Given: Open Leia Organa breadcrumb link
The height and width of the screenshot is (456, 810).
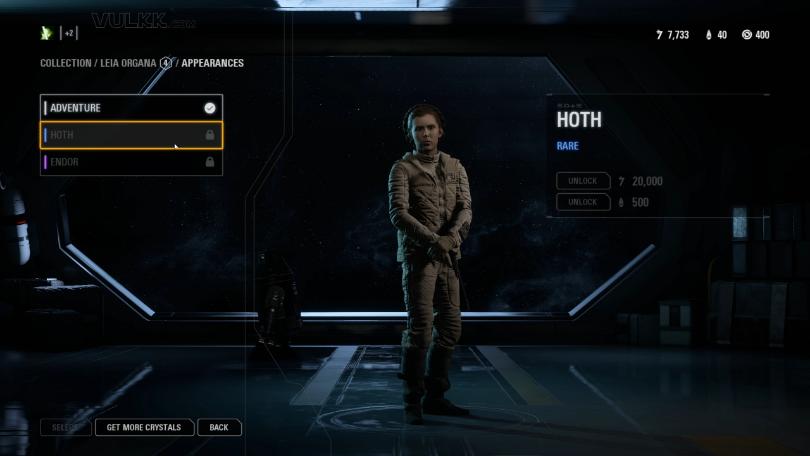Looking at the screenshot, I should [x=128, y=63].
